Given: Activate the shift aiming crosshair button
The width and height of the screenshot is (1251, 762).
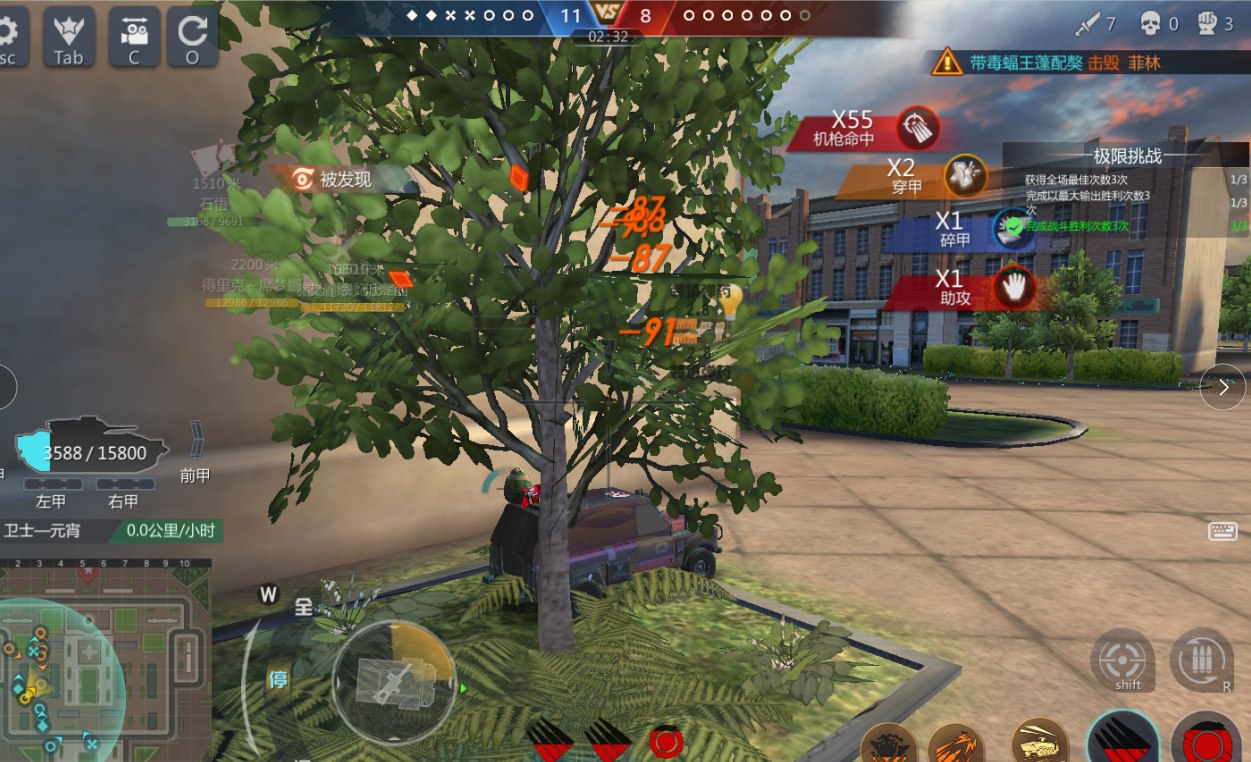Looking at the screenshot, I should (1122, 660).
